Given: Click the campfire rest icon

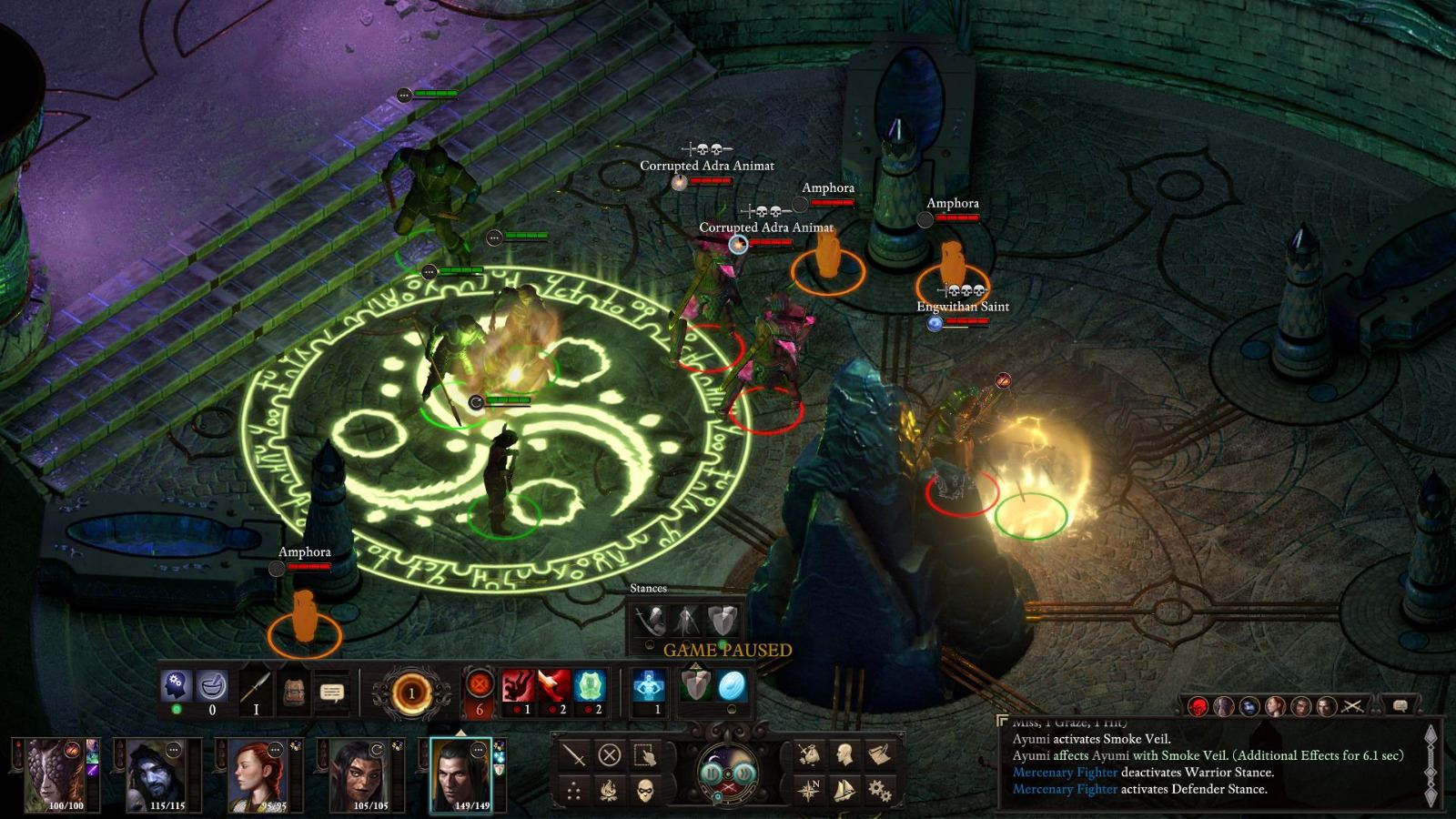Looking at the screenshot, I should (x=610, y=790).
